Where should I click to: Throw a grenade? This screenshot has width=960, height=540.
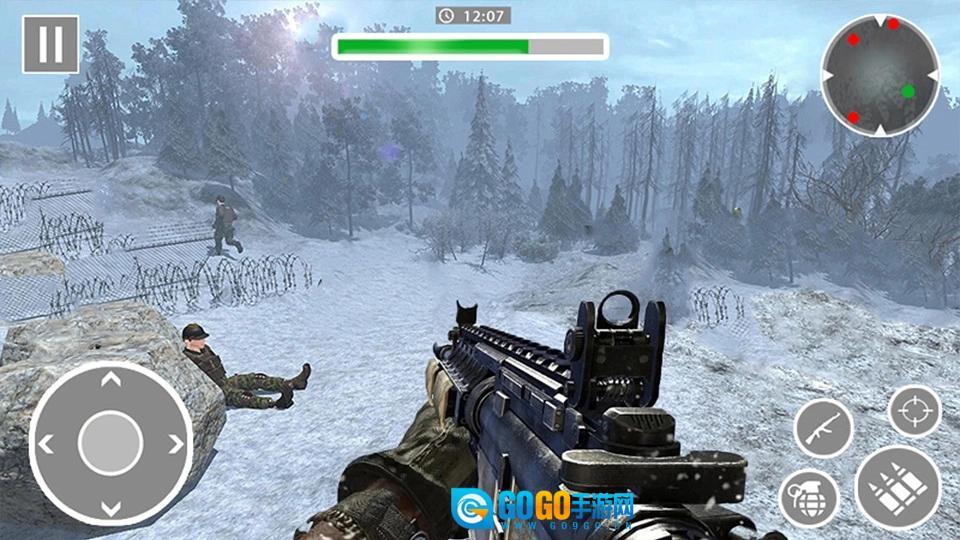809,497
